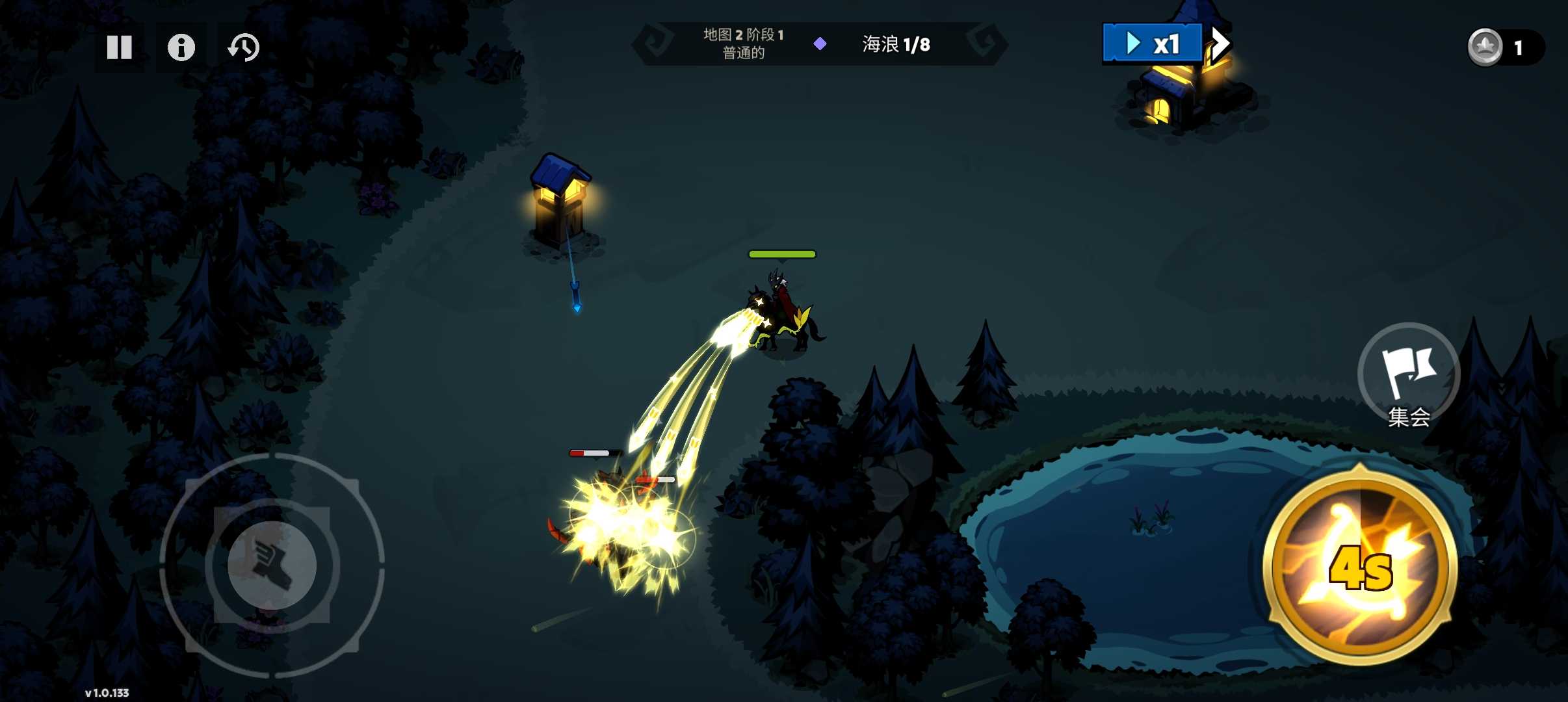1568x702 pixels.
Task: Tap the winged boot dash joystick
Action: tap(272, 565)
